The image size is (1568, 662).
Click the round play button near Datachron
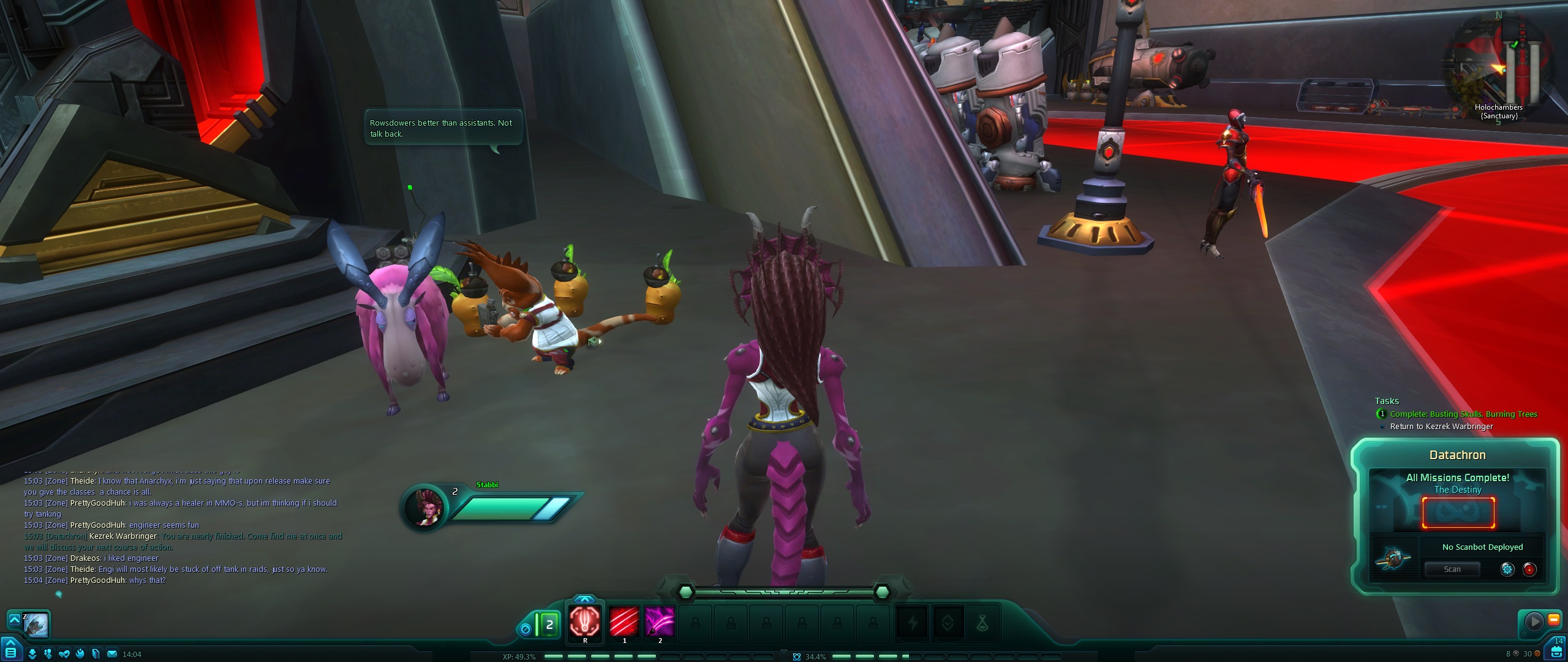click(x=1534, y=622)
